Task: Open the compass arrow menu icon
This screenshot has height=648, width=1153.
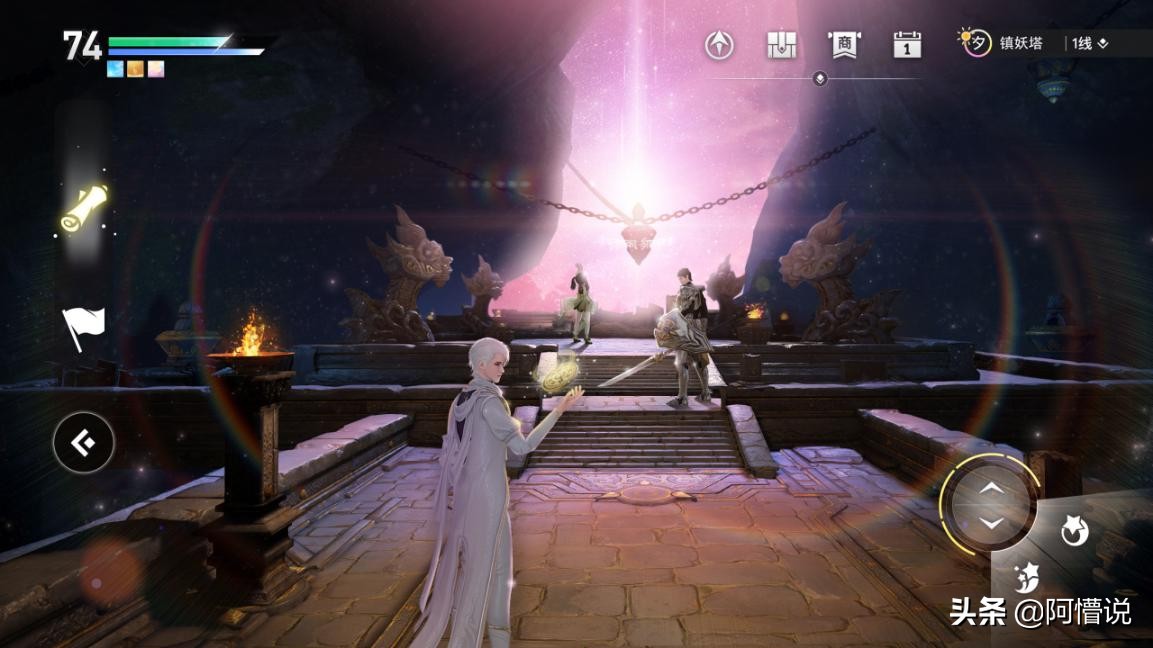Action: [719, 44]
